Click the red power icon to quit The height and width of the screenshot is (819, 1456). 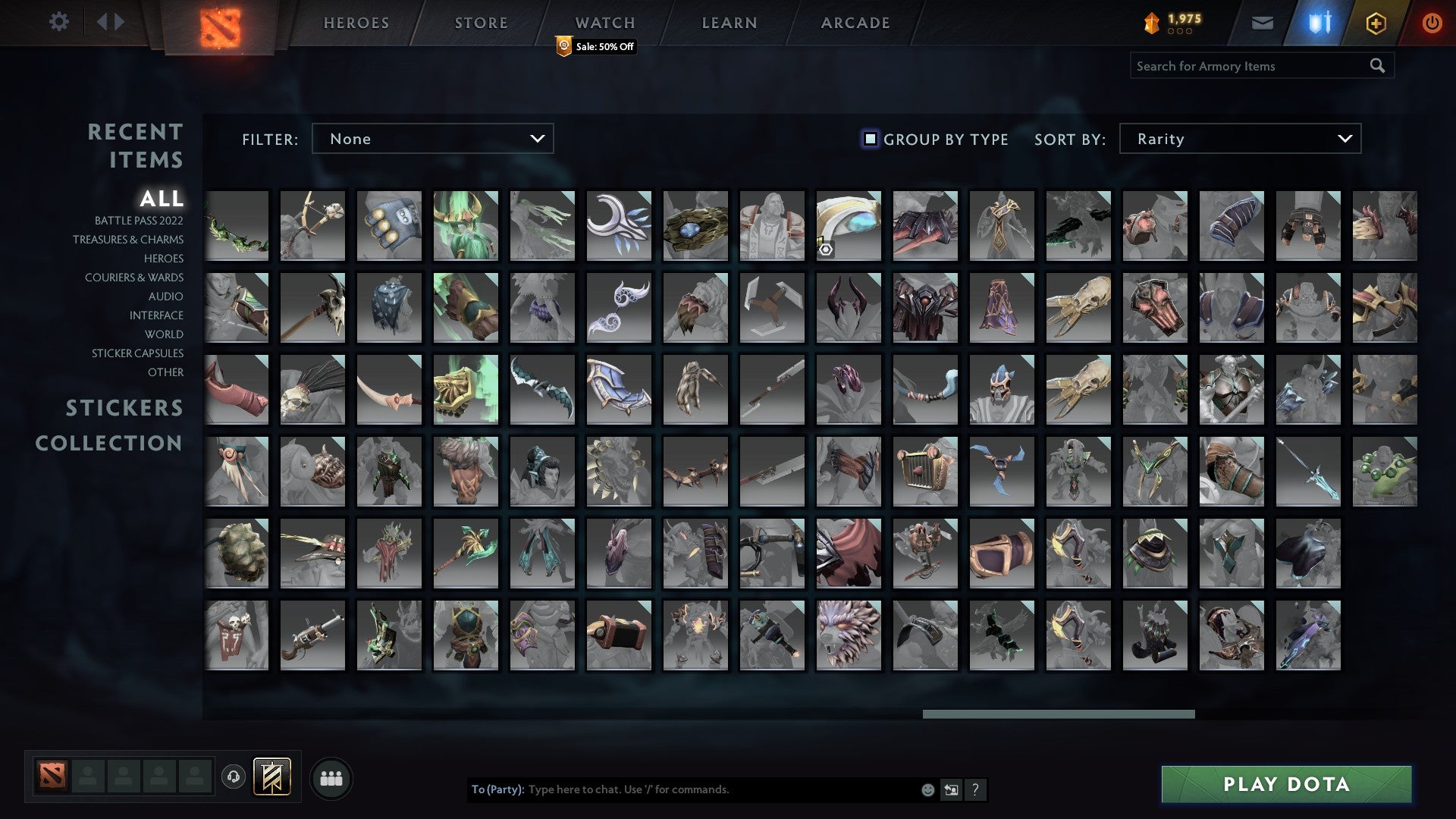(x=1432, y=23)
